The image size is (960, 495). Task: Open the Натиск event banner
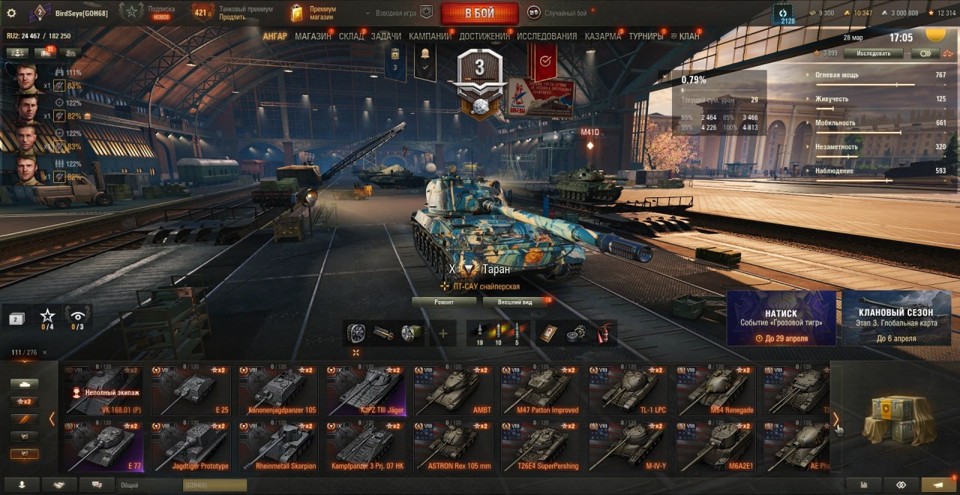[x=781, y=319]
